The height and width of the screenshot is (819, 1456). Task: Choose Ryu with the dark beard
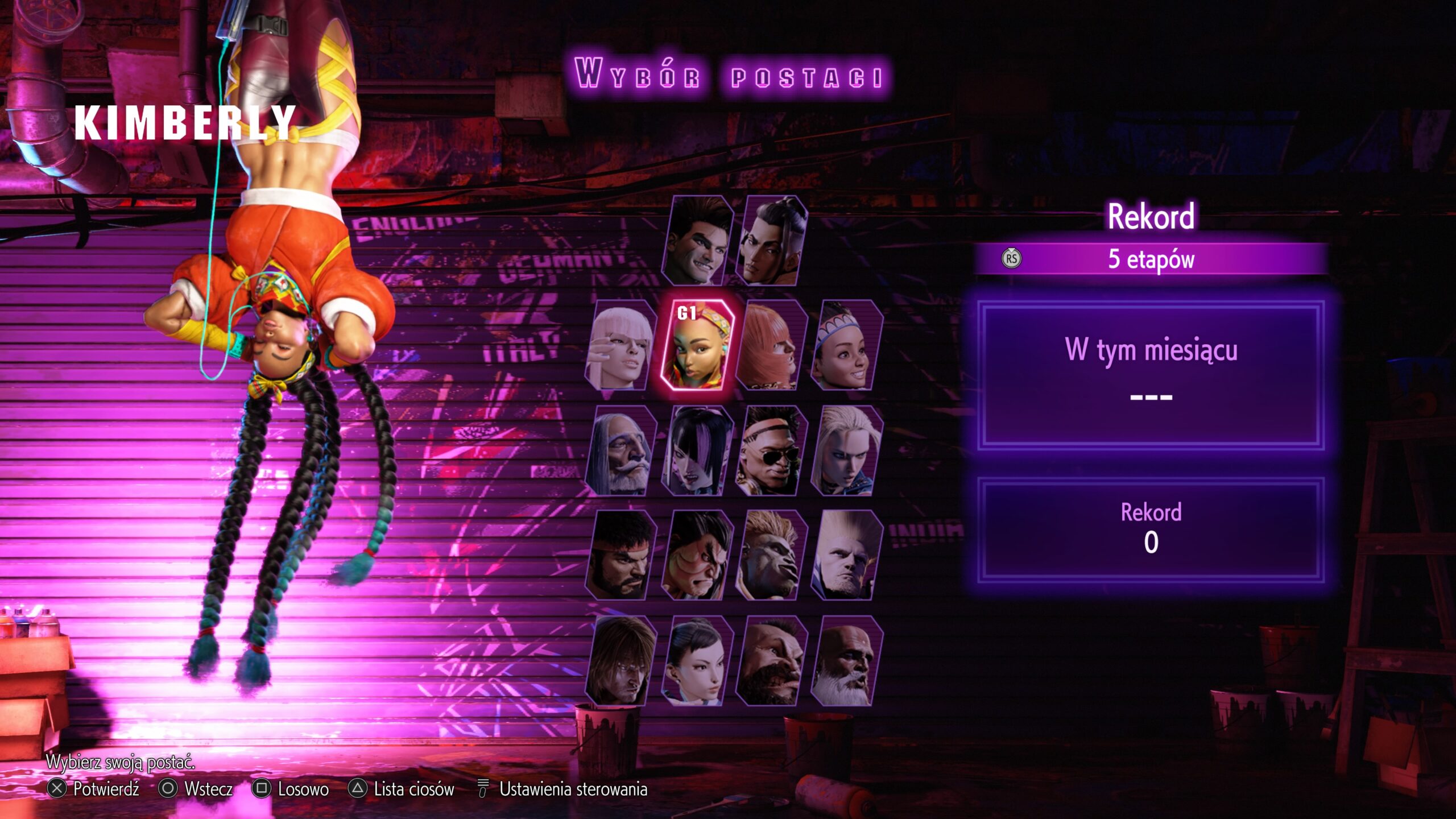pyautogui.click(x=621, y=556)
